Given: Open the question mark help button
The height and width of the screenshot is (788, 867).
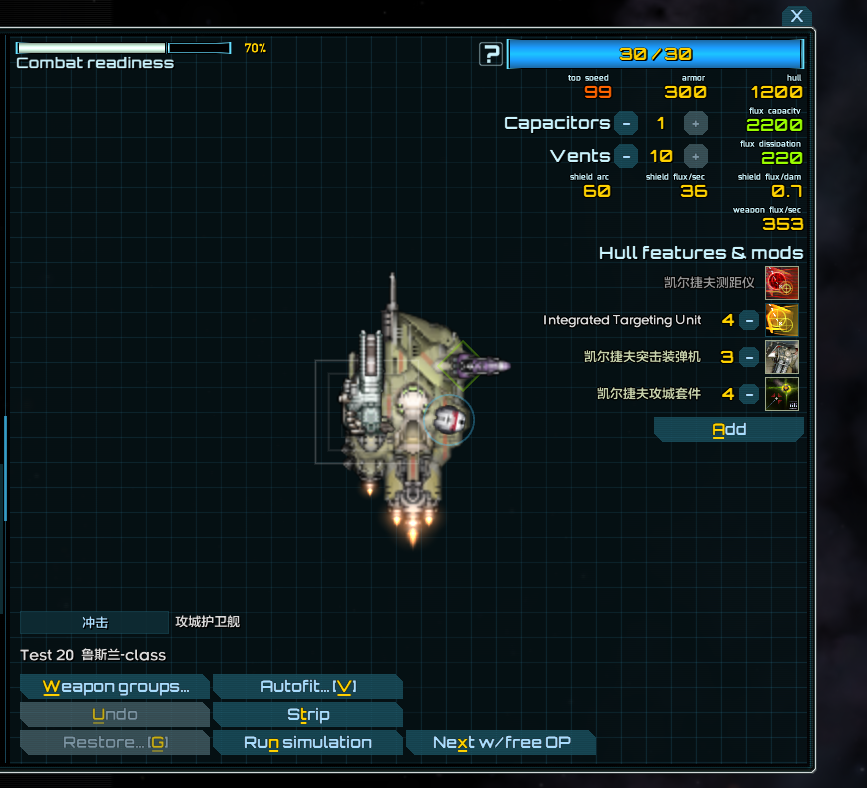Looking at the screenshot, I should [x=490, y=54].
